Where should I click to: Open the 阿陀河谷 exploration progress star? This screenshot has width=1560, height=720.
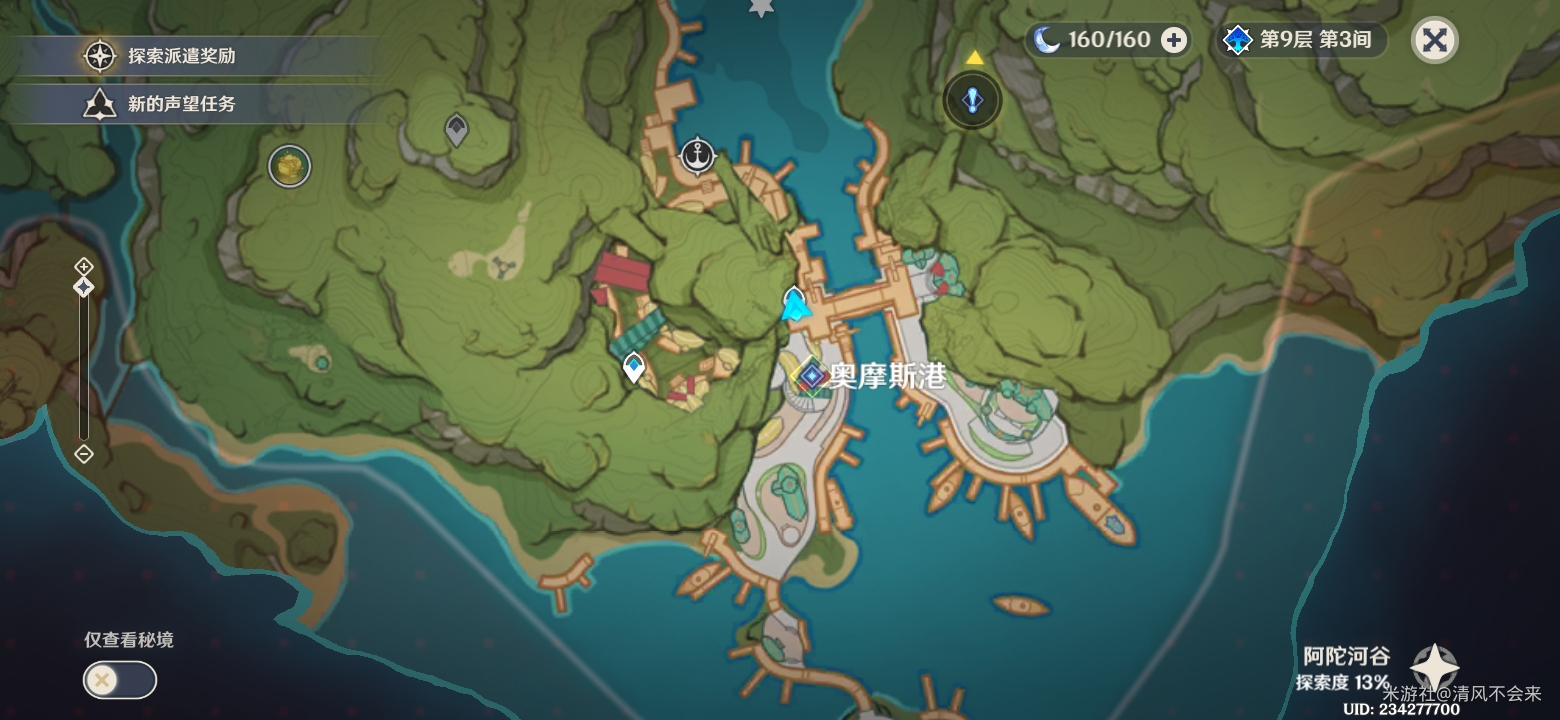(1433, 667)
